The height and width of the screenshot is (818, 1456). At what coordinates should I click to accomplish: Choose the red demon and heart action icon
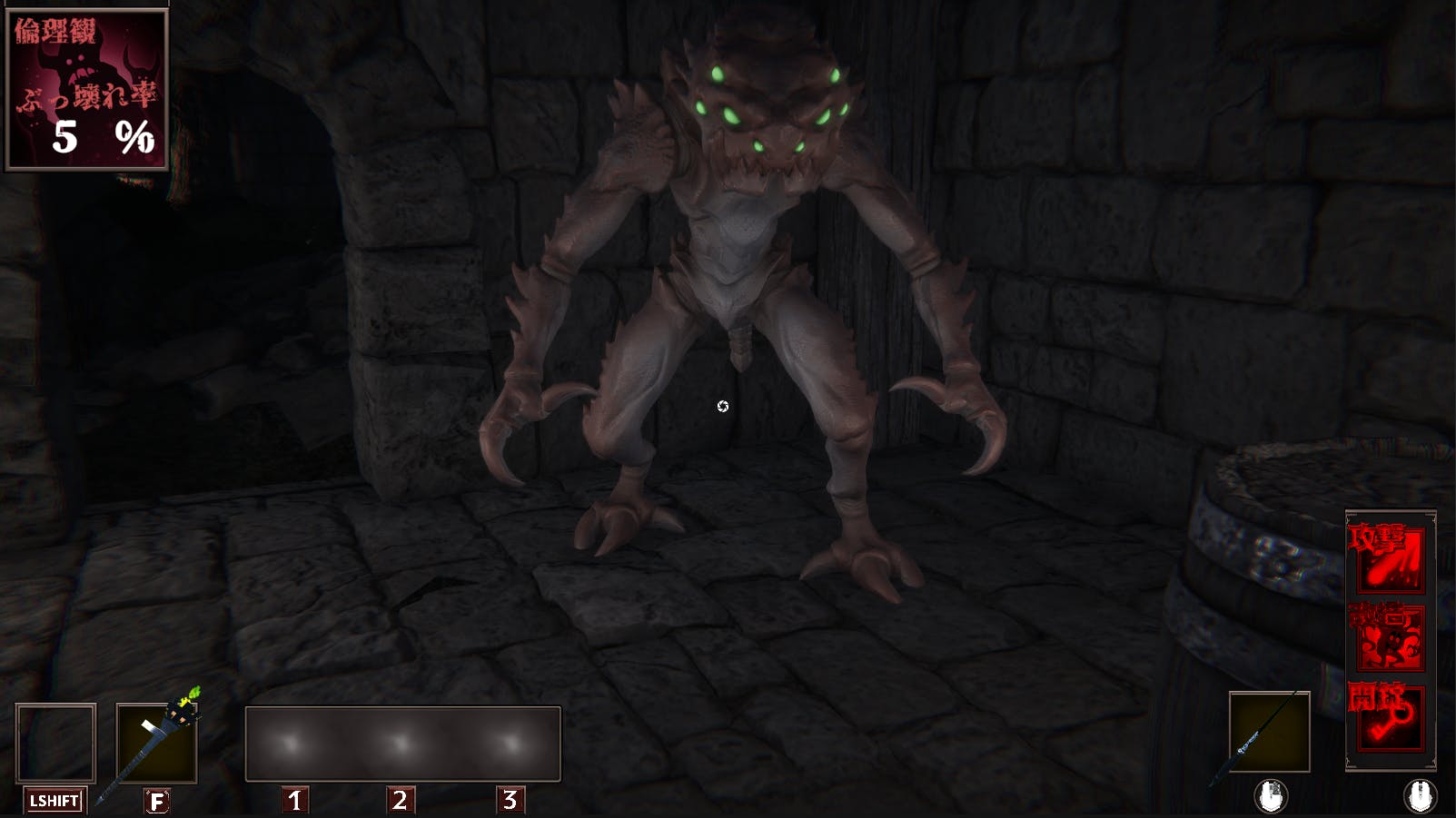point(1389,638)
